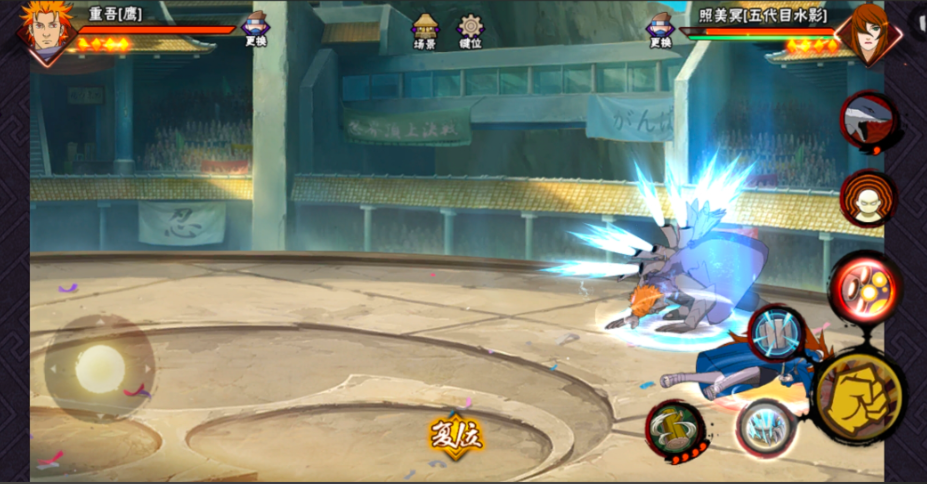
Task: Change the right fighter with 更换 next to 照美冥
Action: click(x=660, y=29)
